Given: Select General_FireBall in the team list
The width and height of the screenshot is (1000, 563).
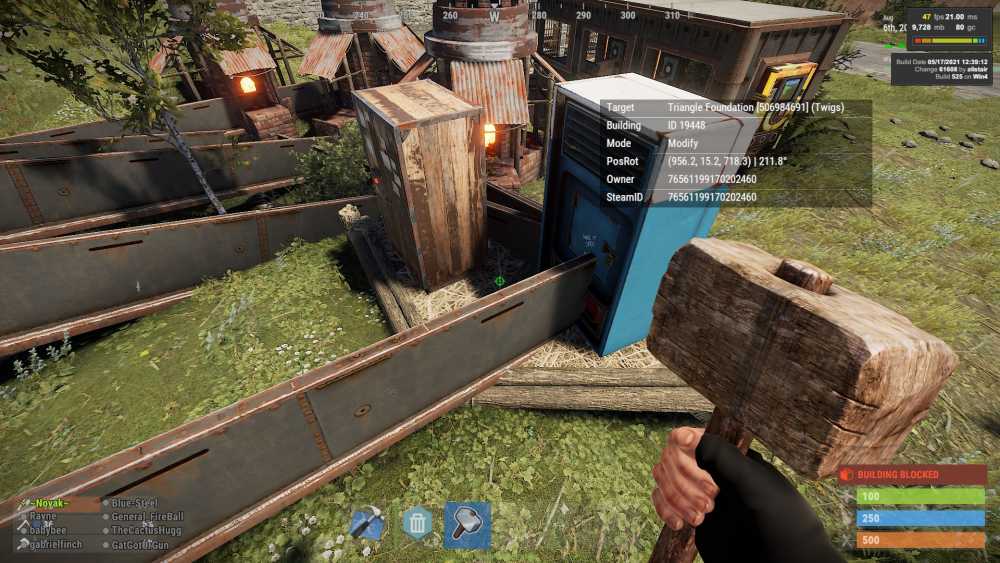Looking at the screenshot, I should (x=148, y=517).
